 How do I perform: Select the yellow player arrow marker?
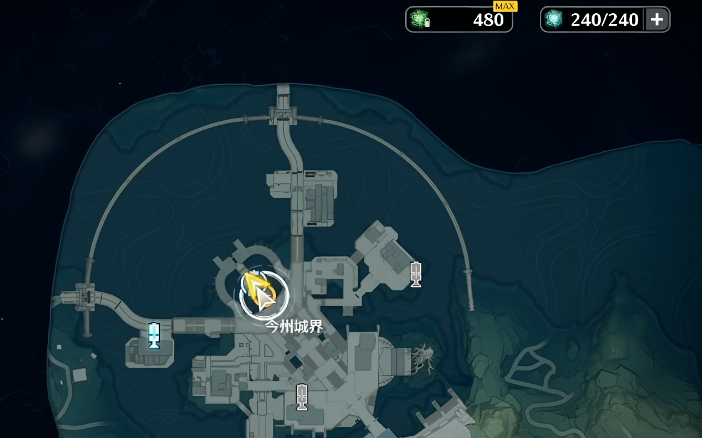[x=262, y=294]
